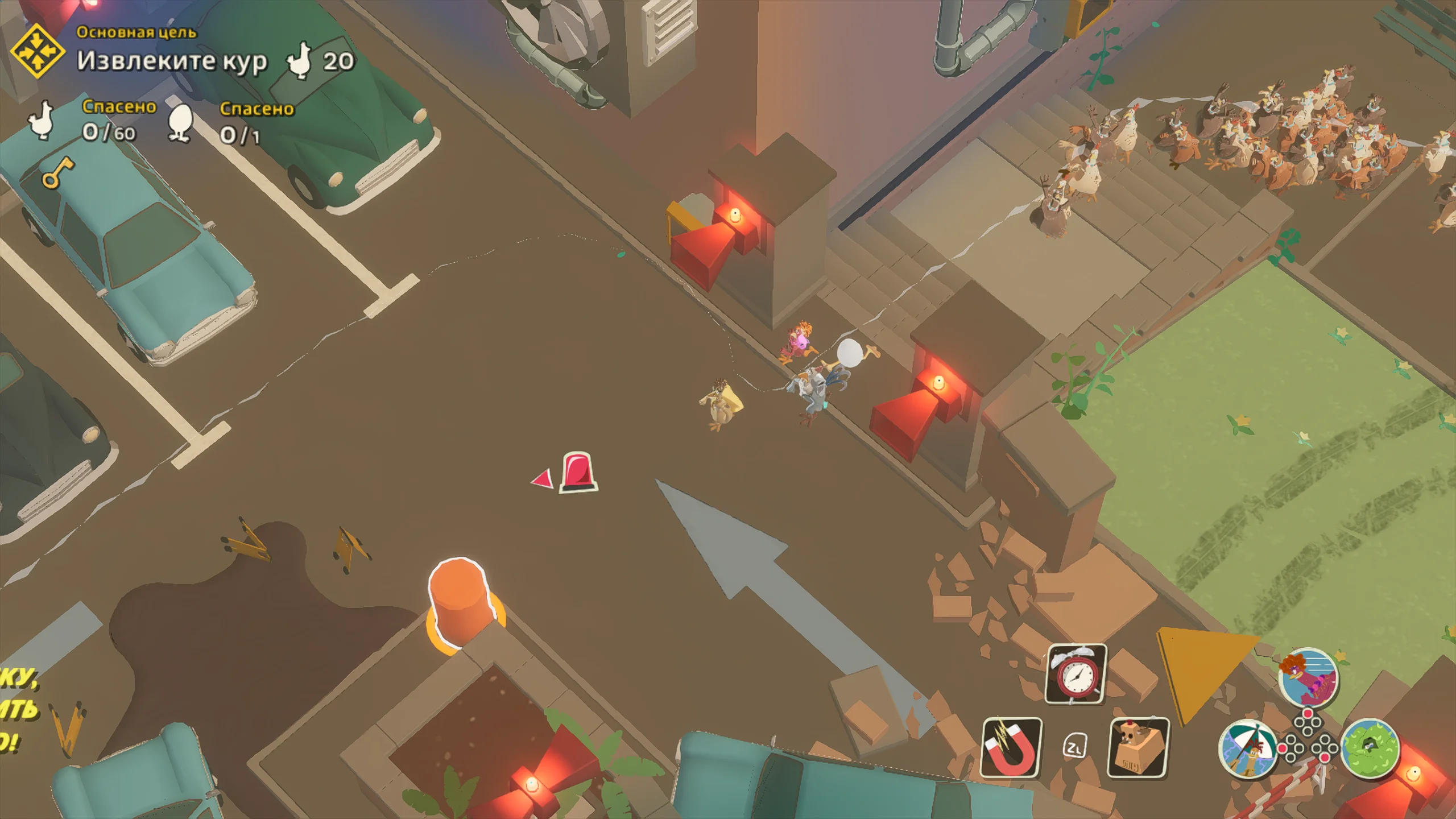
Task: Activate the red magnet gadget
Action: 1011,747
